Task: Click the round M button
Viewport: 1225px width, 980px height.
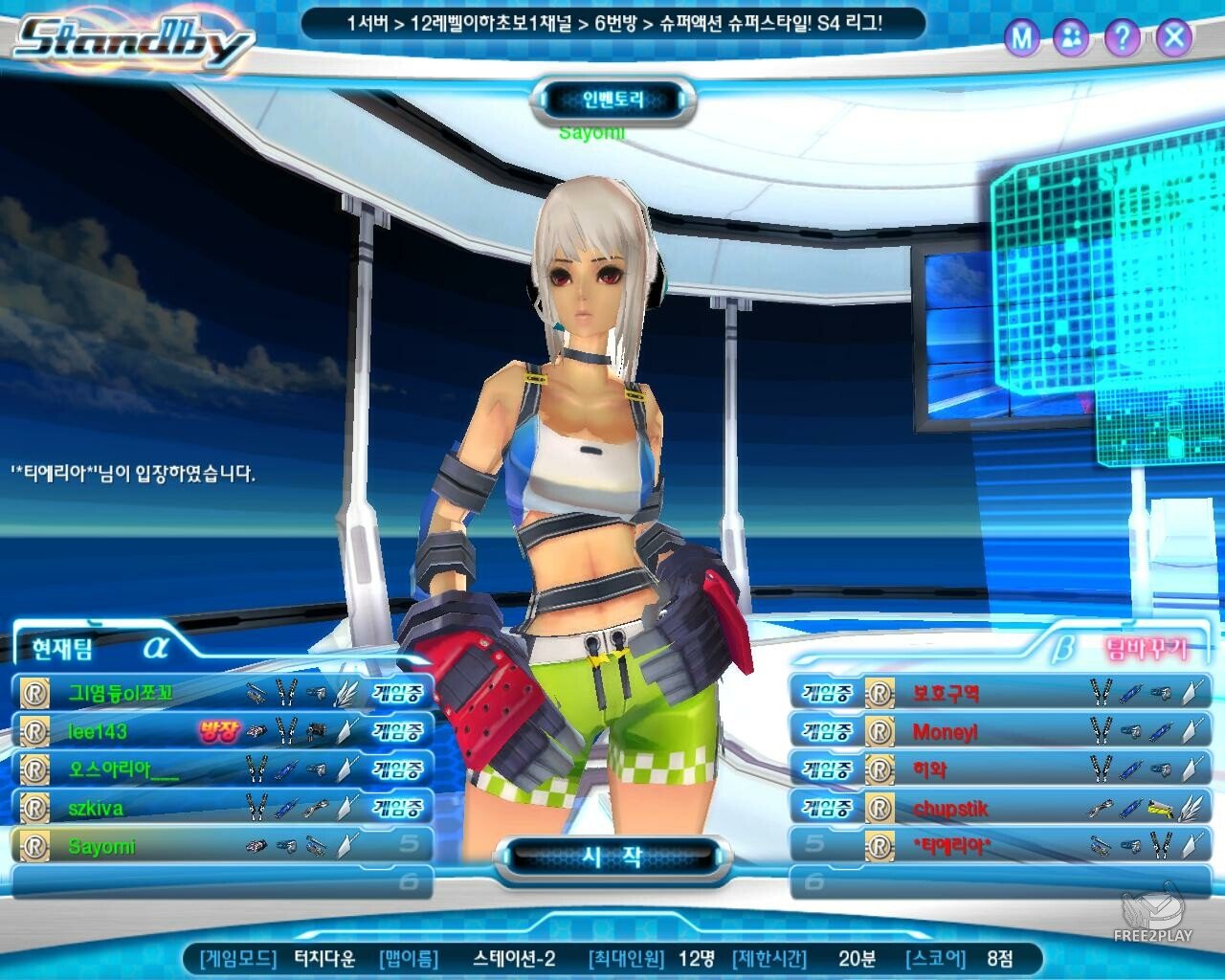Action: point(1022,38)
